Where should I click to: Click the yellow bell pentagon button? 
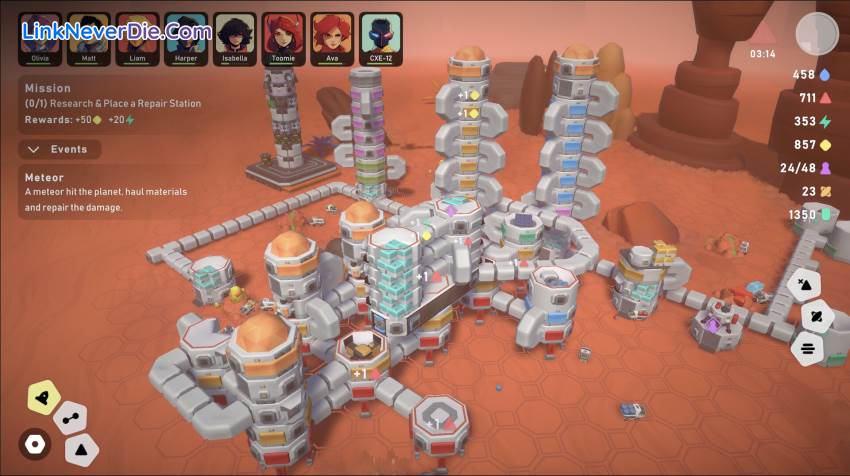pyautogui.click(x=42, y=398)
